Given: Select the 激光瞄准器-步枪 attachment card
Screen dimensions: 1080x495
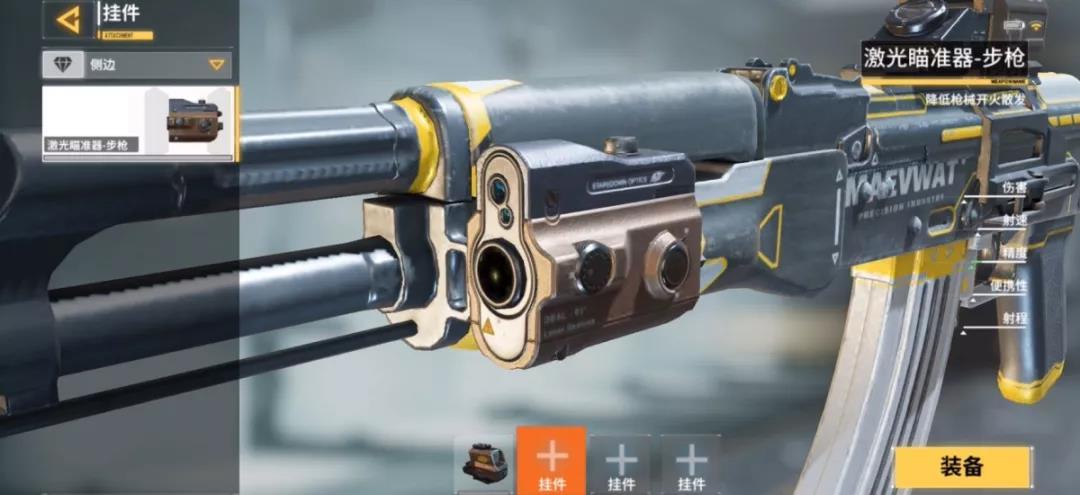Looking at the screenshot, I should (138, 123).
